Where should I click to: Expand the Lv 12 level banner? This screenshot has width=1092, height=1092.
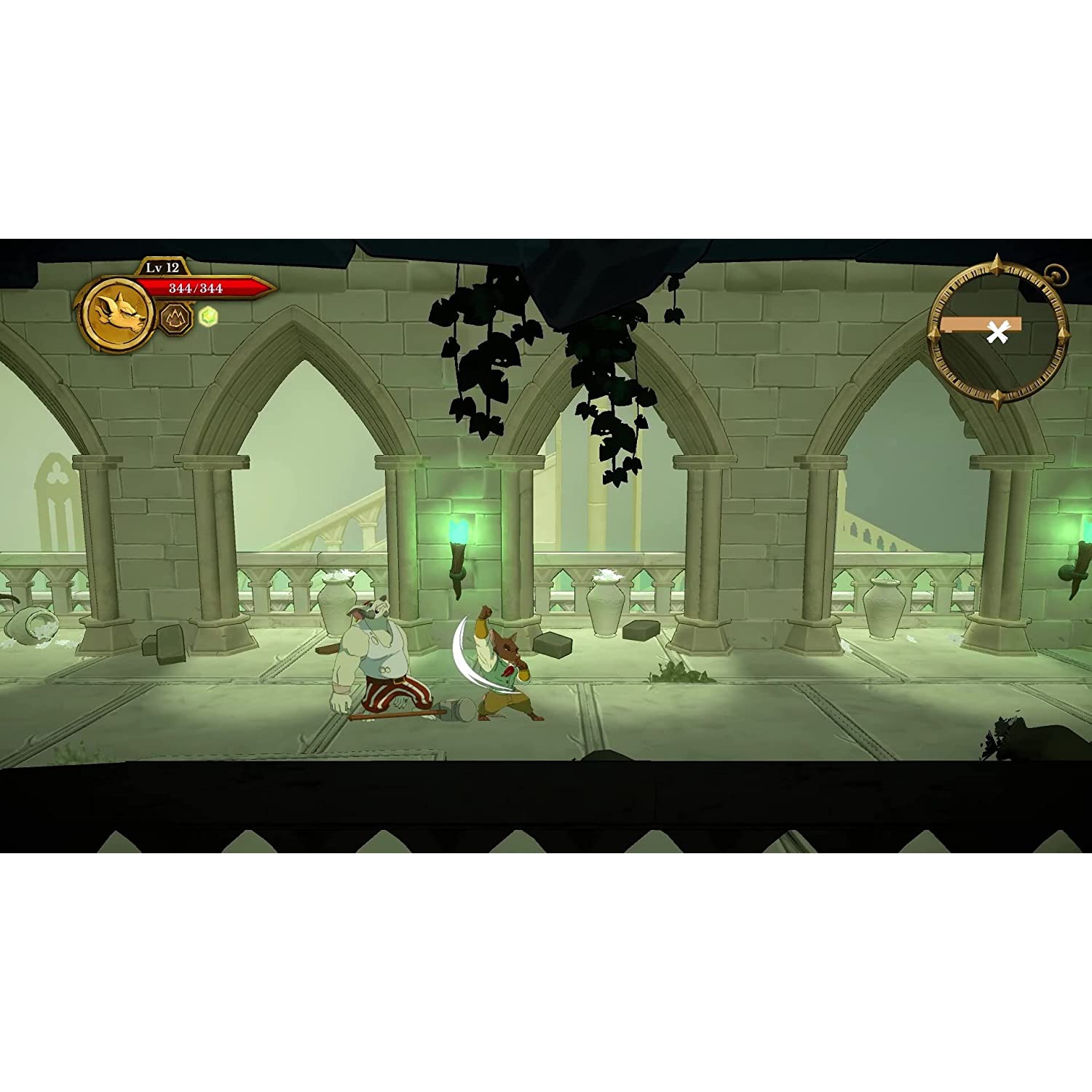point(161,266)
